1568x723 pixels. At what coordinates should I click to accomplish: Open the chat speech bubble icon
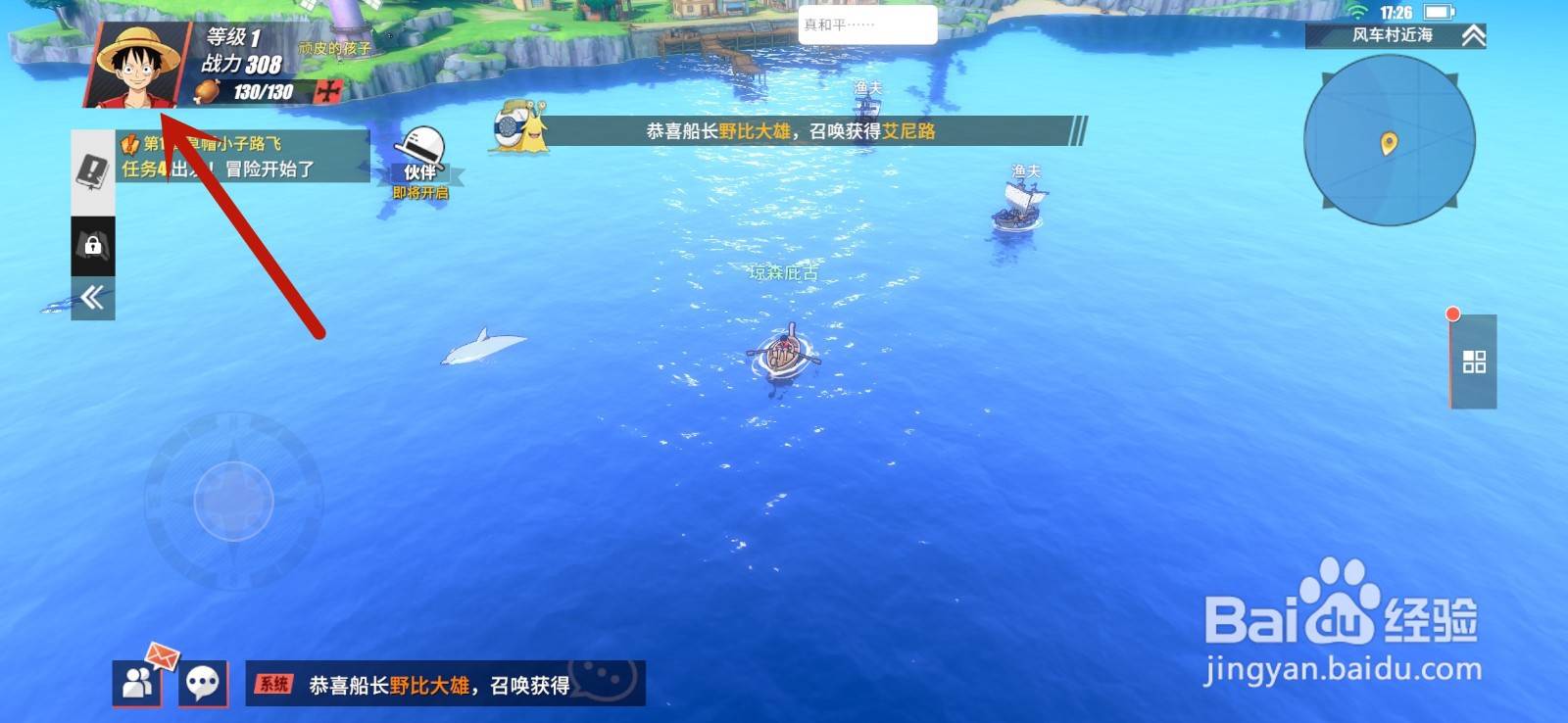tap(203, 683)
